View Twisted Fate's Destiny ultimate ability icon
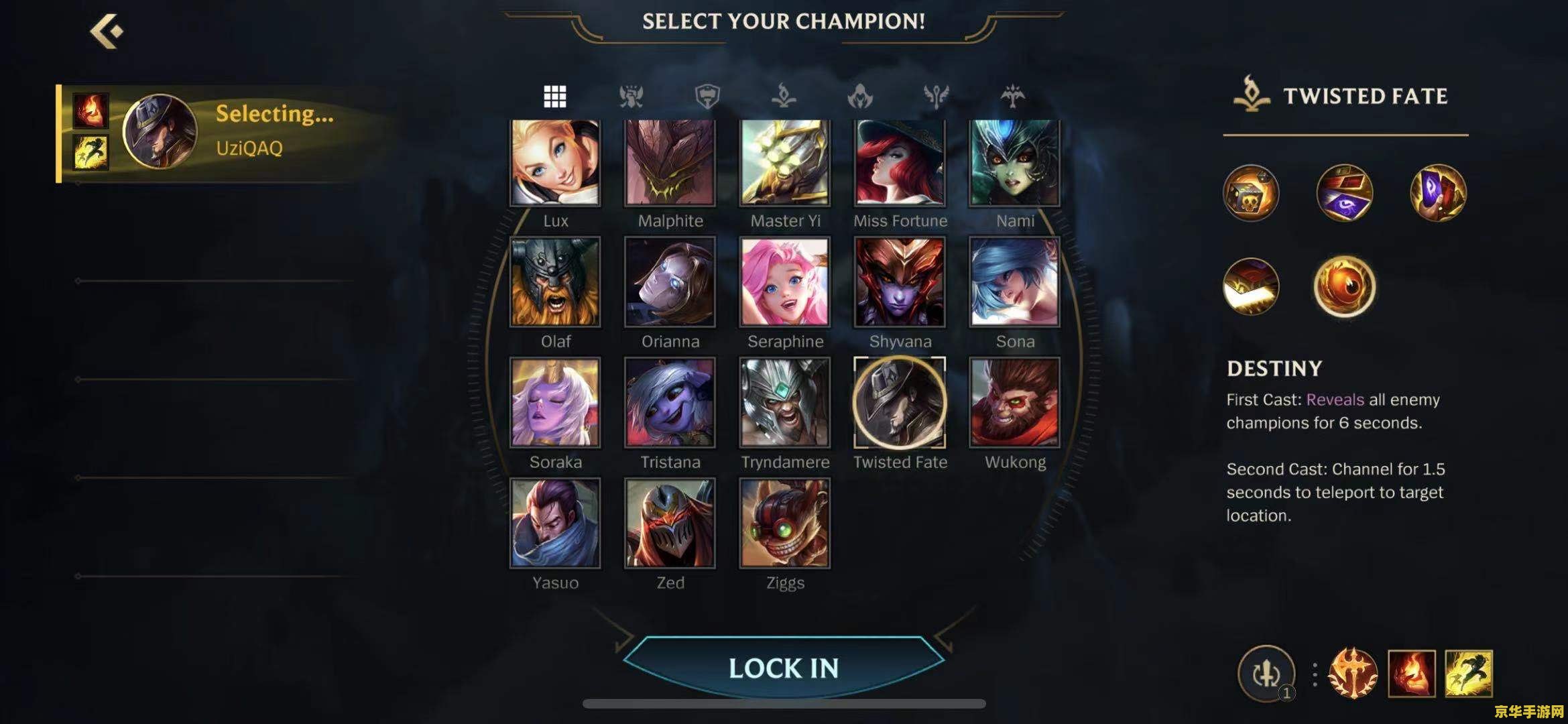 1344,287
